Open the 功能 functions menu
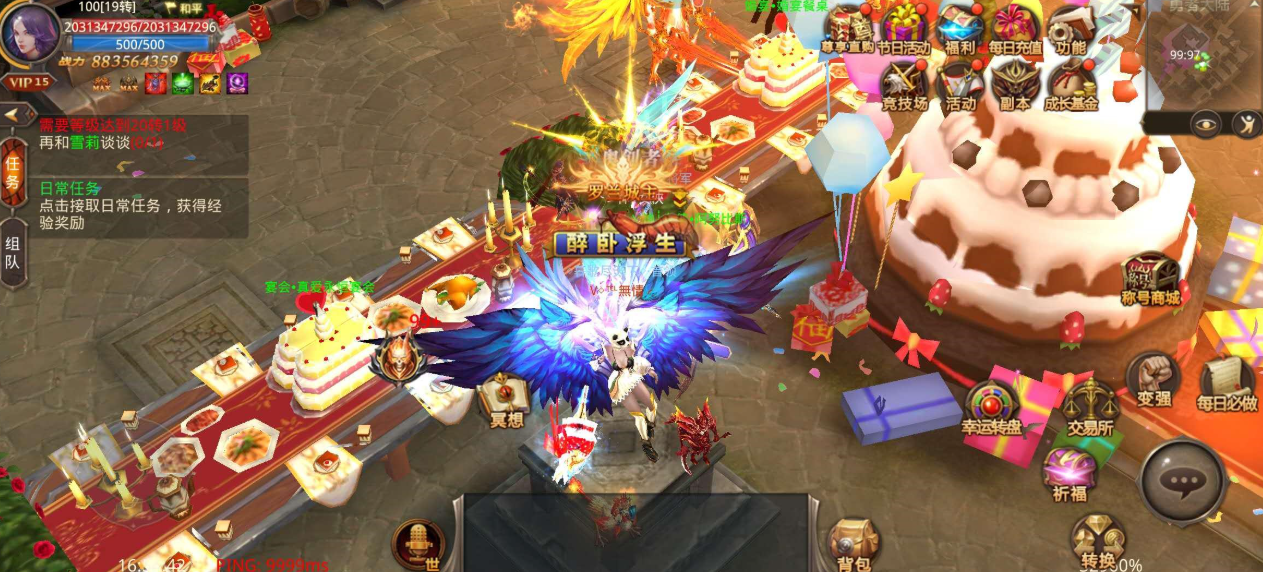This screenshot has width=1263, height=572. point(1070,28)
